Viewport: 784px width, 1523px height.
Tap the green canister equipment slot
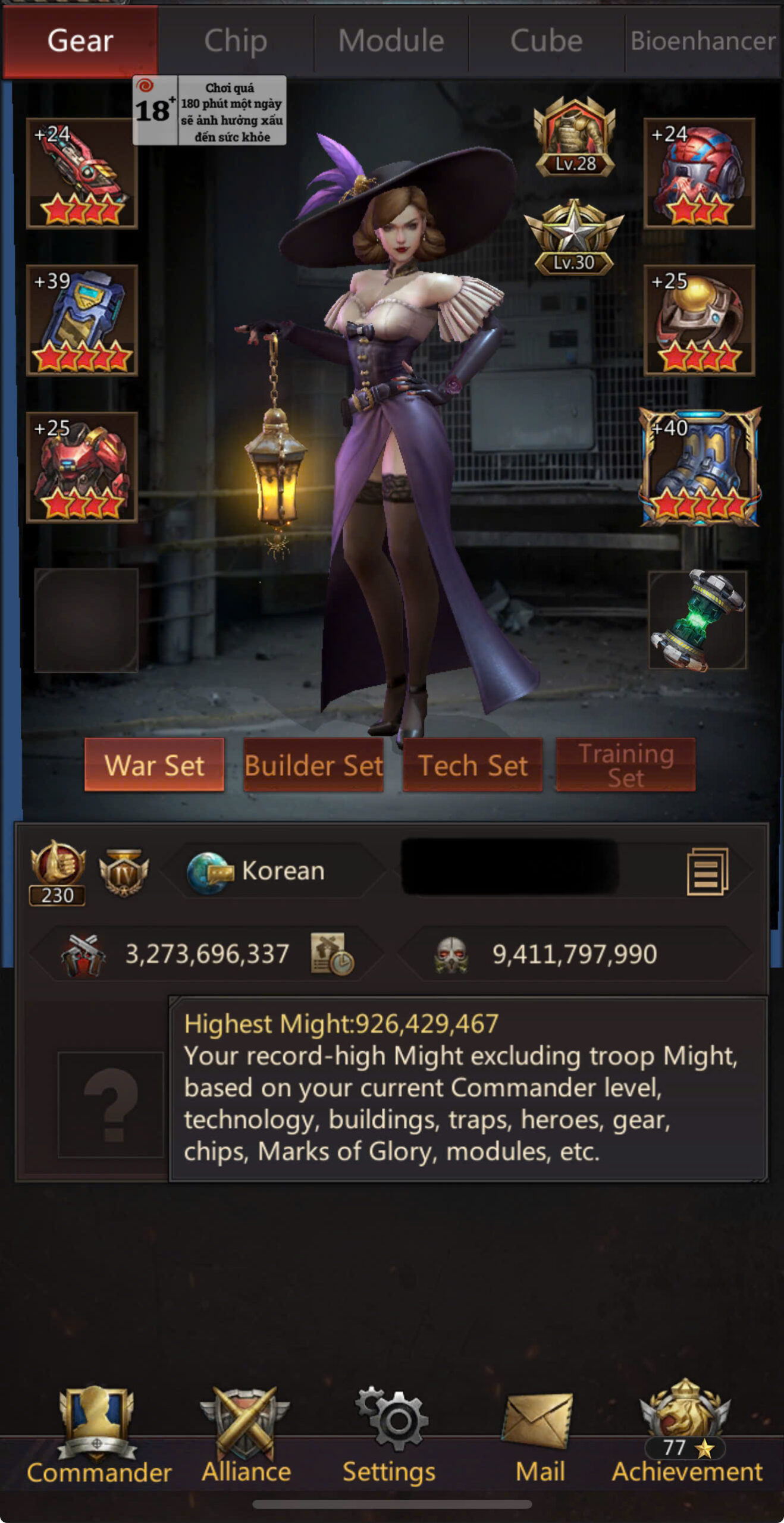coord(697,620)
